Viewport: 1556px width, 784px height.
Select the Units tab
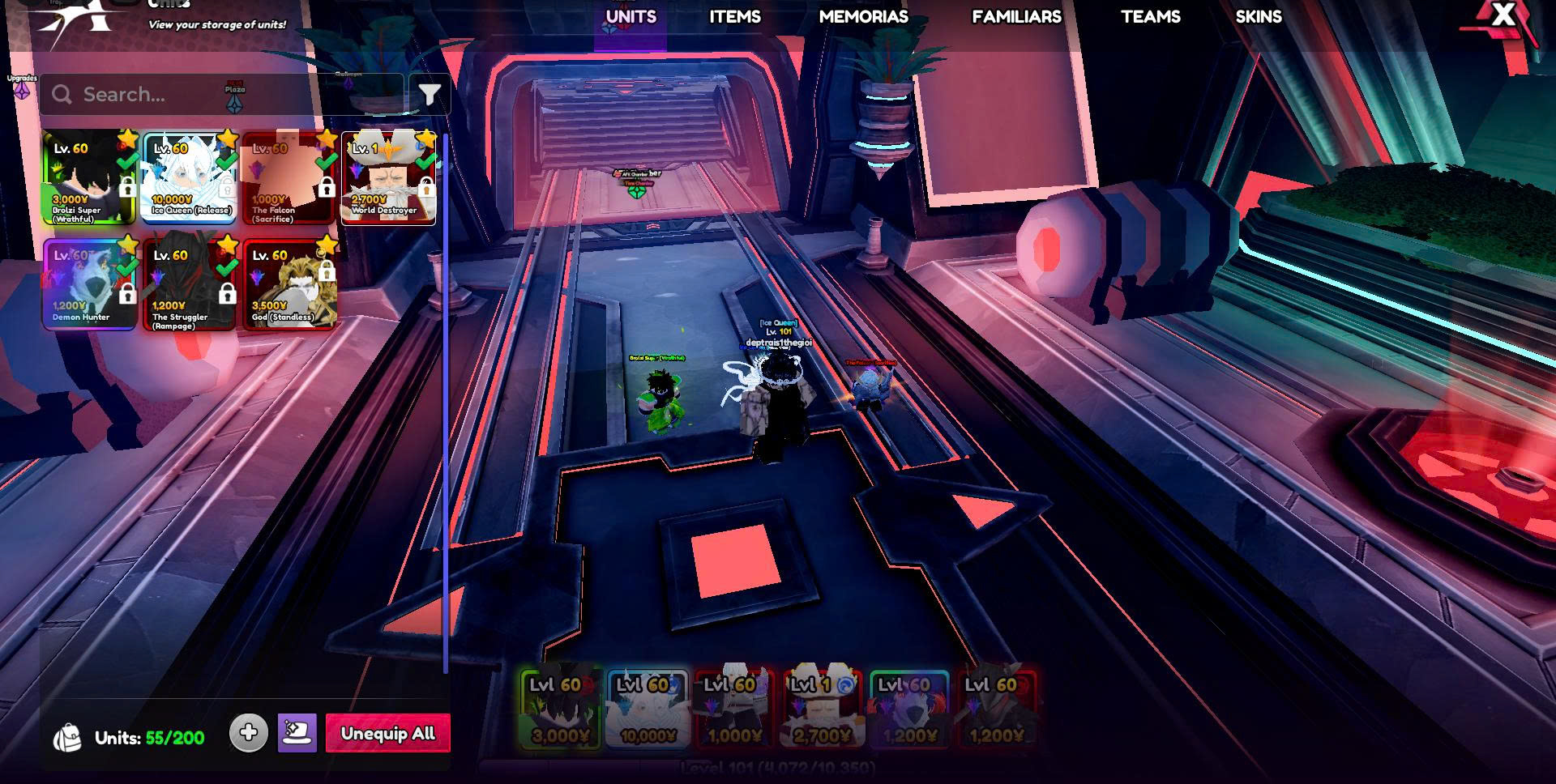pos(631,17)
